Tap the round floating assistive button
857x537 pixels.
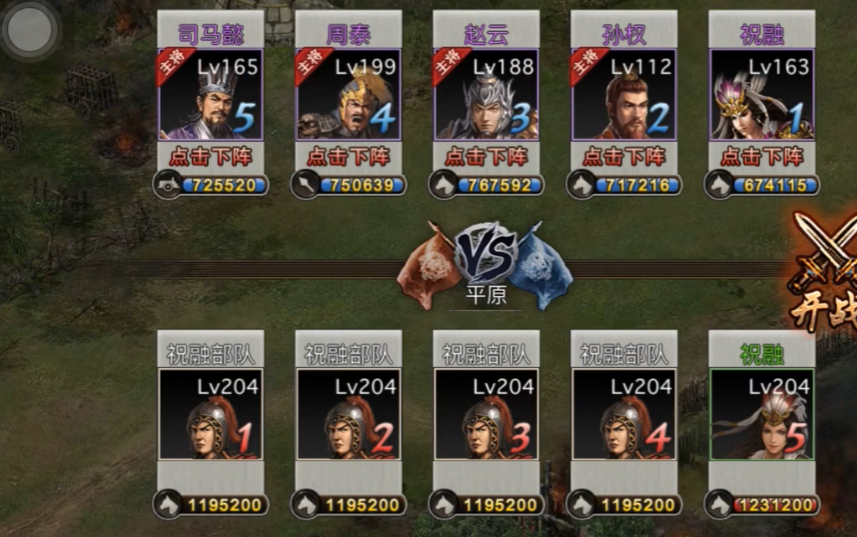(30, 30)
